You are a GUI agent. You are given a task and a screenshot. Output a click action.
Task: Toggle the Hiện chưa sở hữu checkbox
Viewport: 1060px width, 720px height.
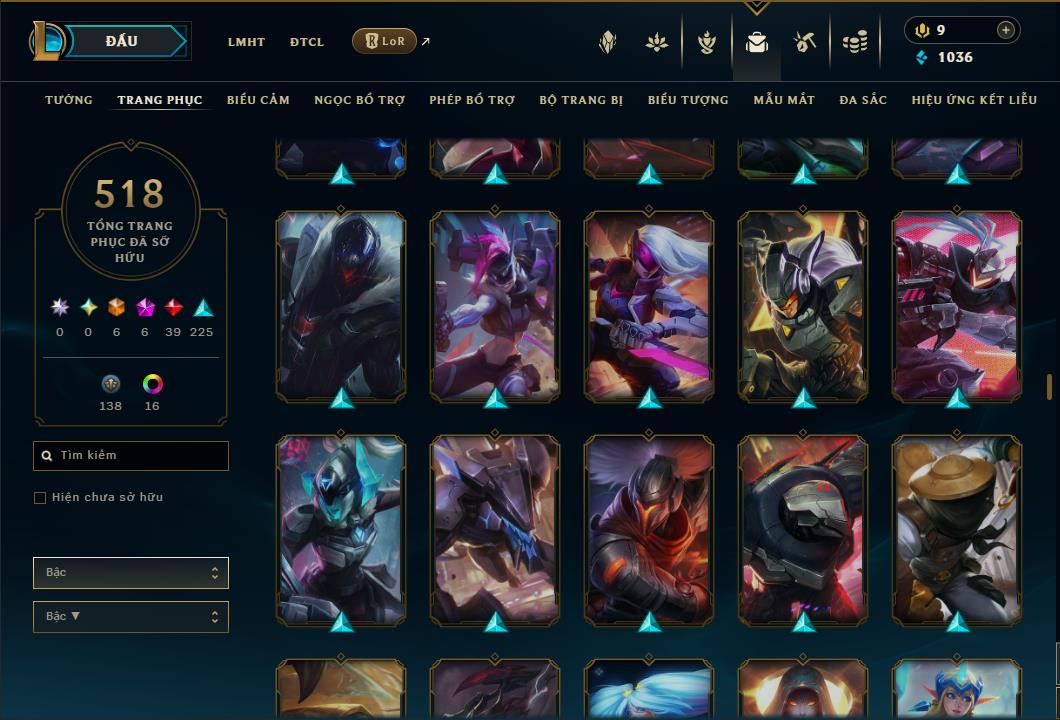point(40,498)
